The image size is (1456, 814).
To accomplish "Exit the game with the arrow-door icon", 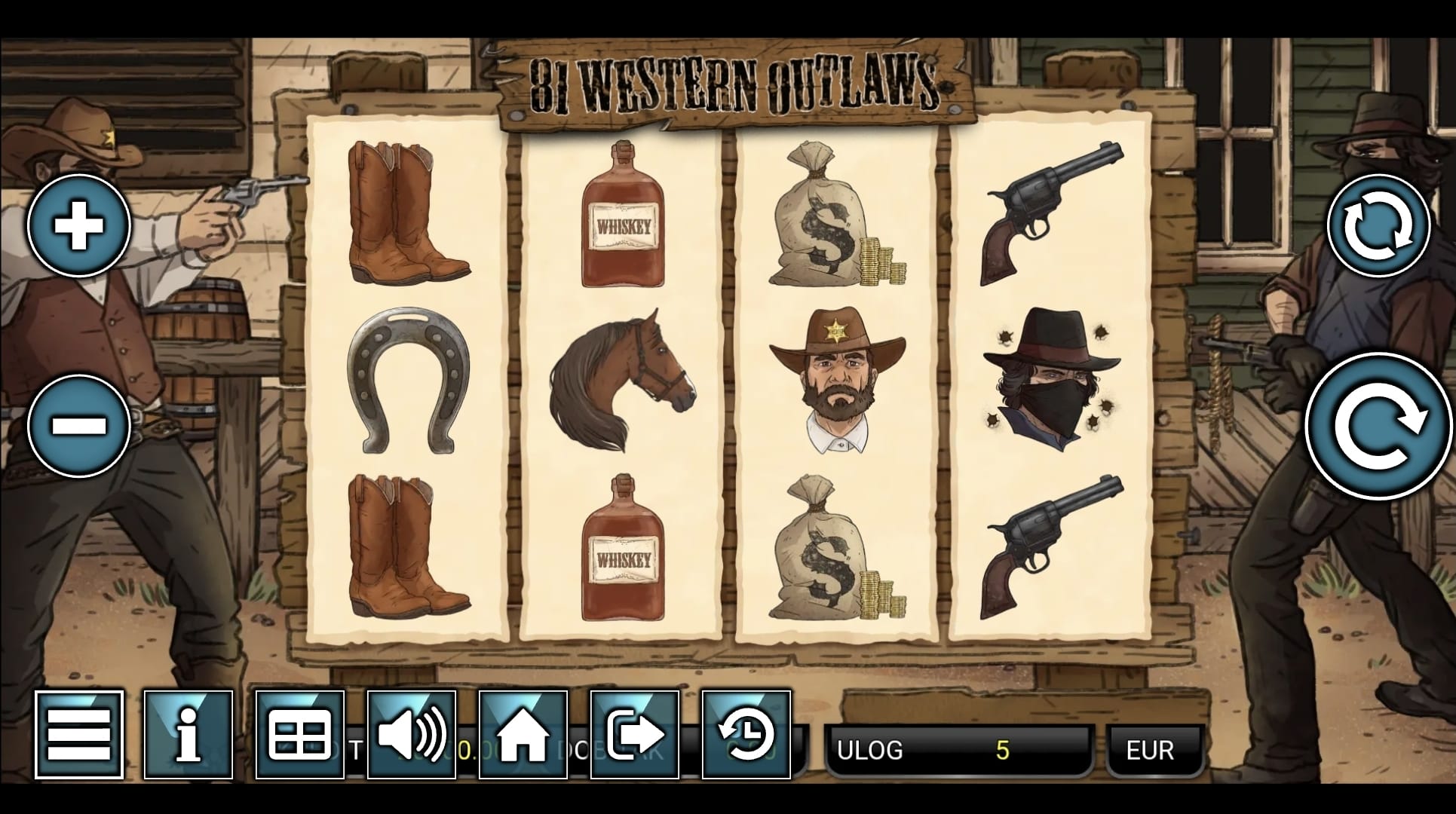I will [x=635, y=734].
